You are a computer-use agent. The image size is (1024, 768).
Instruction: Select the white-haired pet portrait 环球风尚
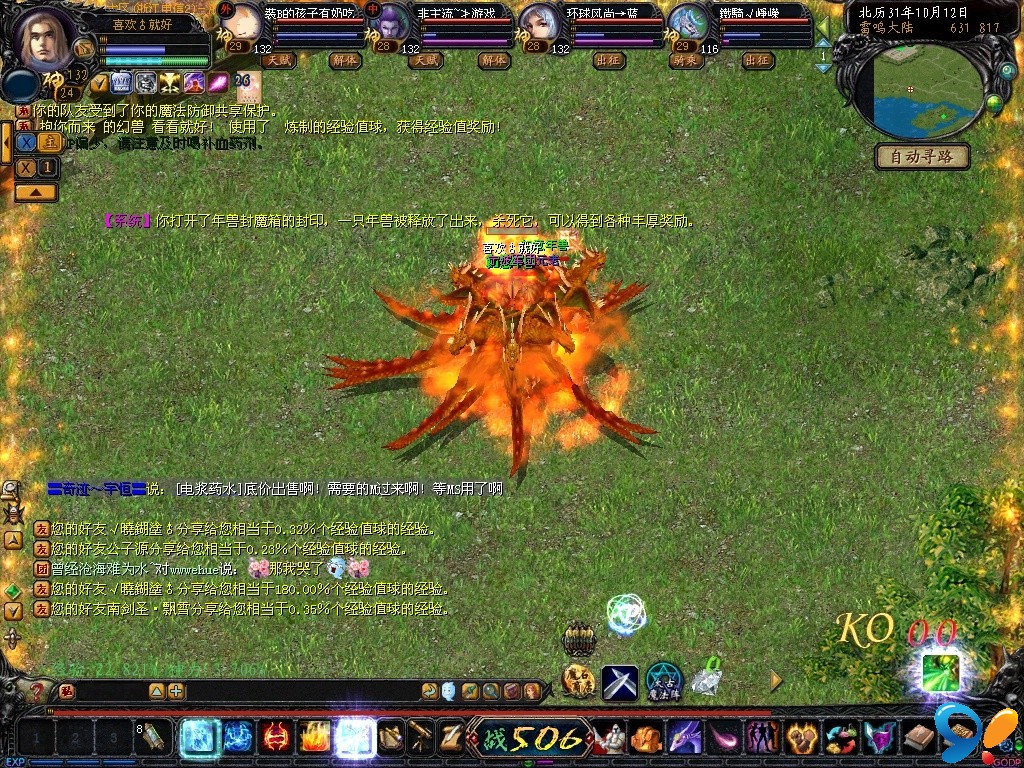541,24
